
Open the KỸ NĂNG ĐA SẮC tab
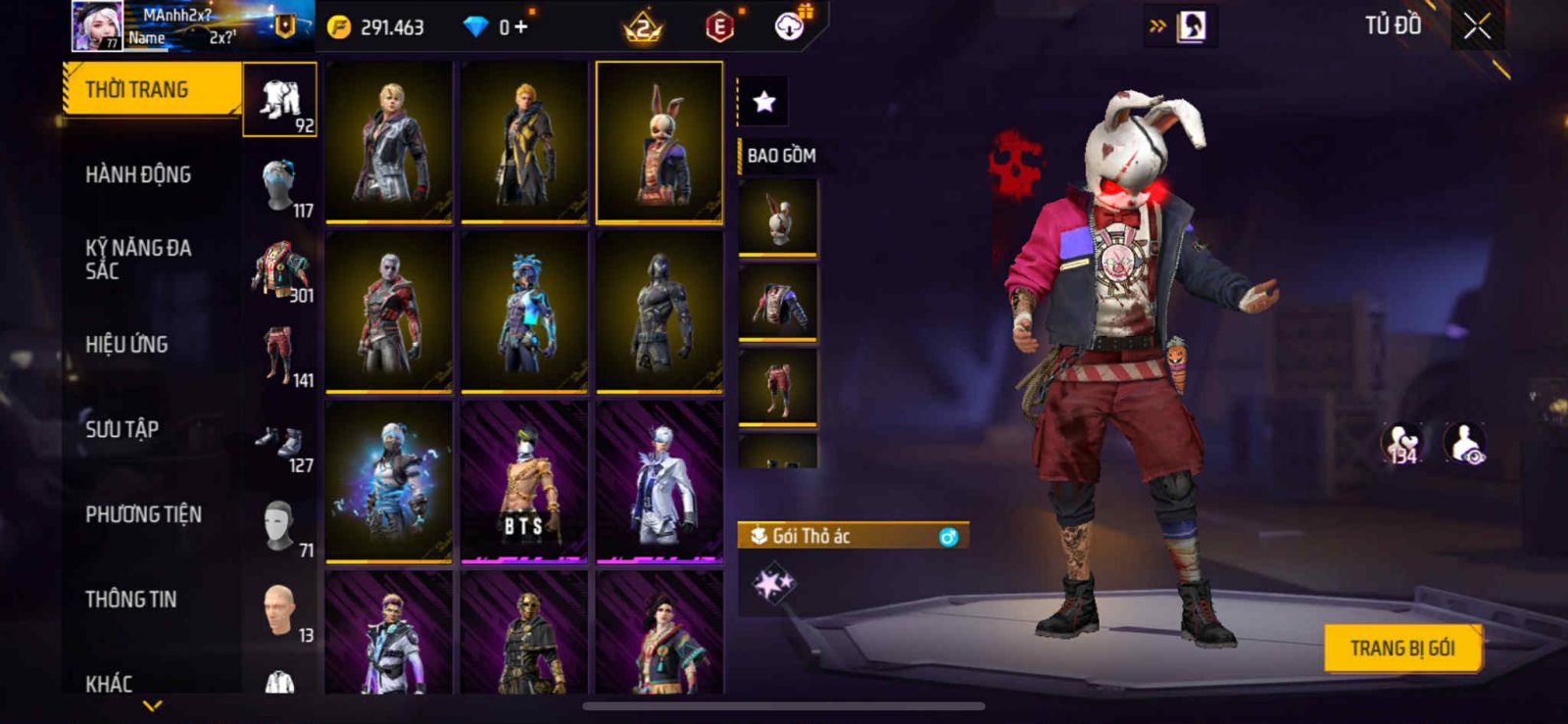click(x=138, y=260)
